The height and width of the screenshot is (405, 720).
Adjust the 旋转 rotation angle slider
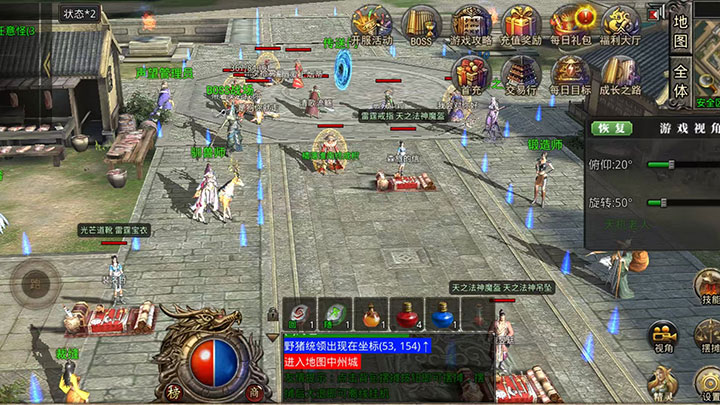(x=660, y=202)
